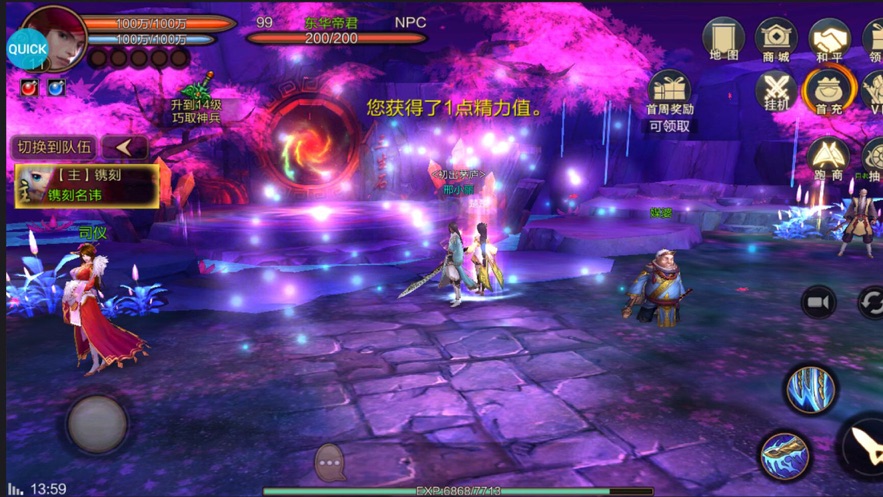Open the 跑商 trade run icon

[x=829, y=156]
